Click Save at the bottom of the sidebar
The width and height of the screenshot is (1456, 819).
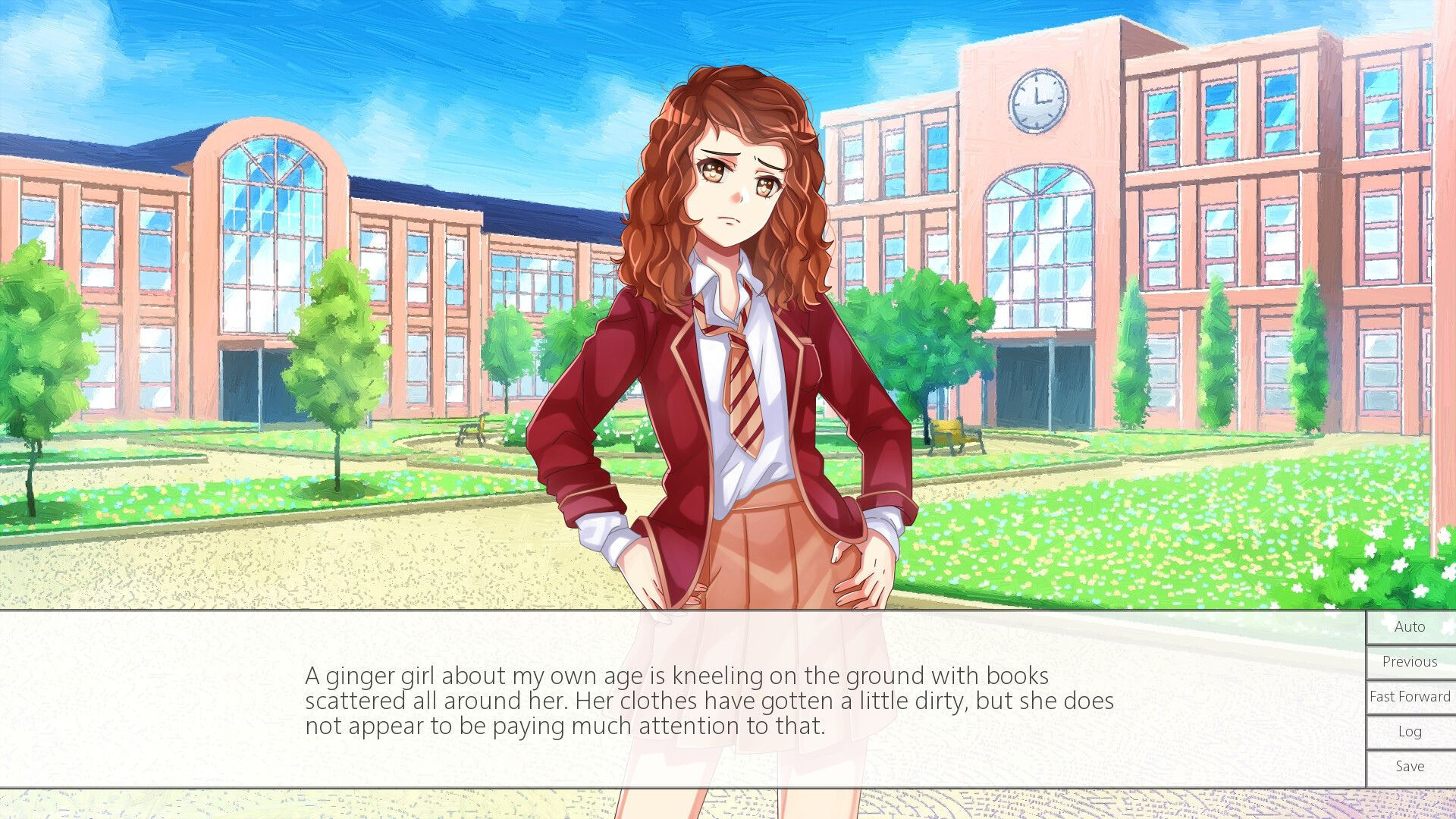click(1408, 766)
